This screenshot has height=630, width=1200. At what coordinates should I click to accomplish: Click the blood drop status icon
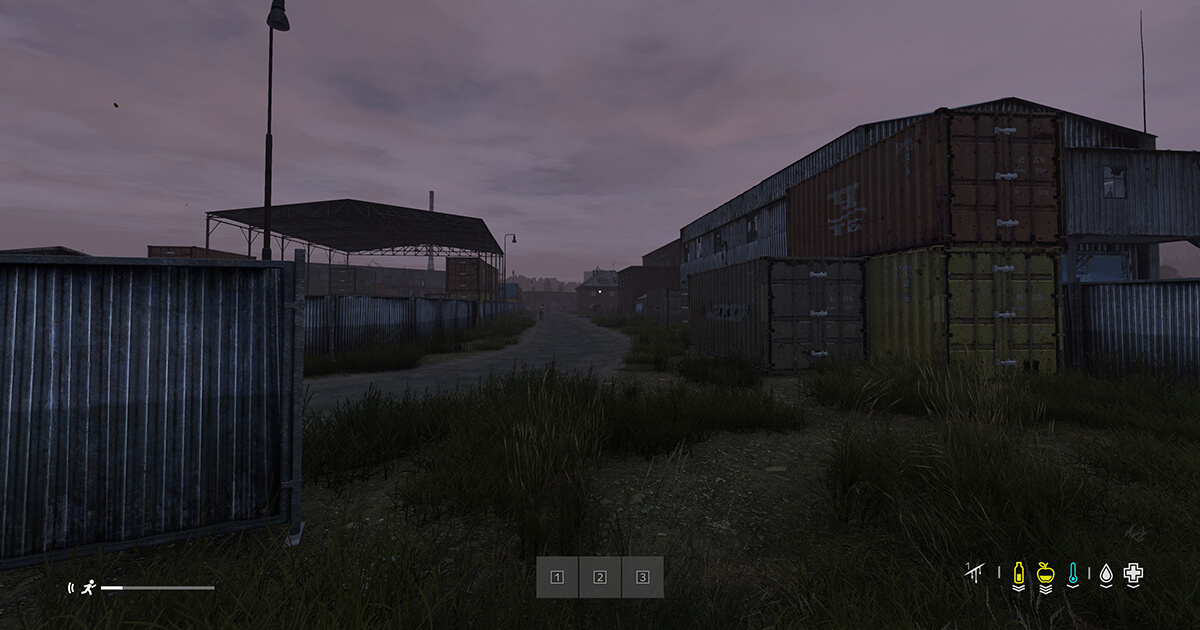(x=1106, y=574)
